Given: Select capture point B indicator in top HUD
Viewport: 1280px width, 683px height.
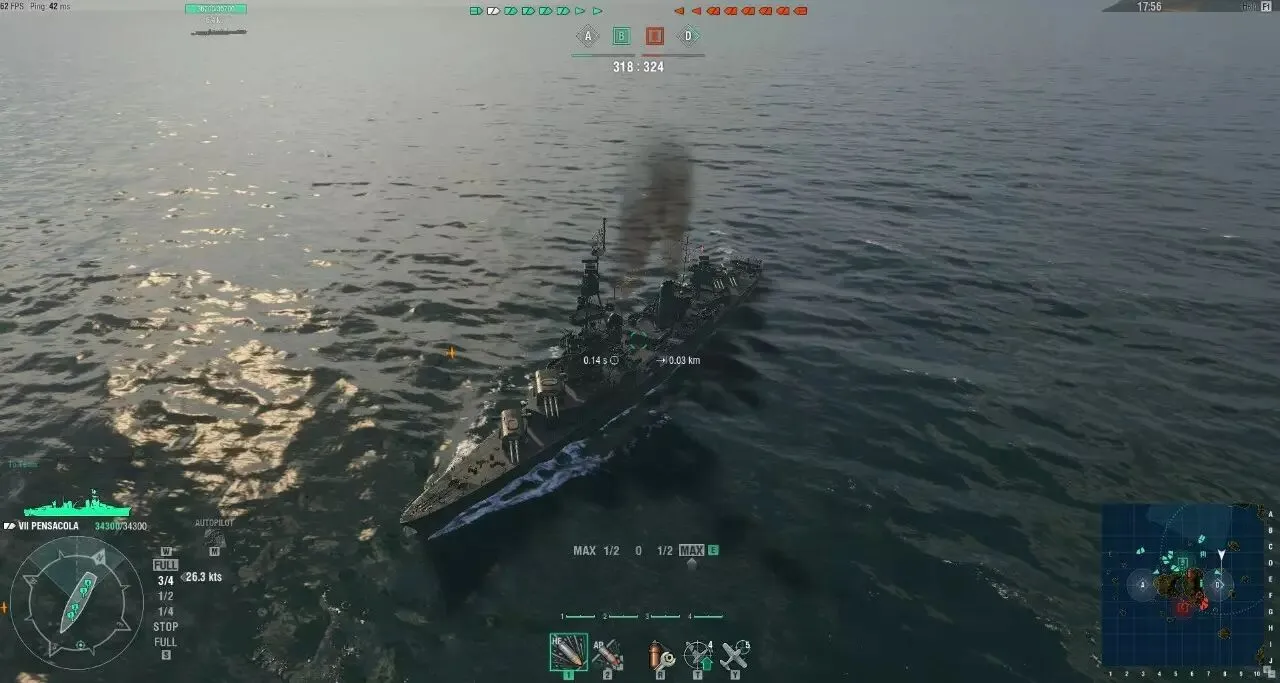Looking at the screenshot, I should (x=621, y=37).
